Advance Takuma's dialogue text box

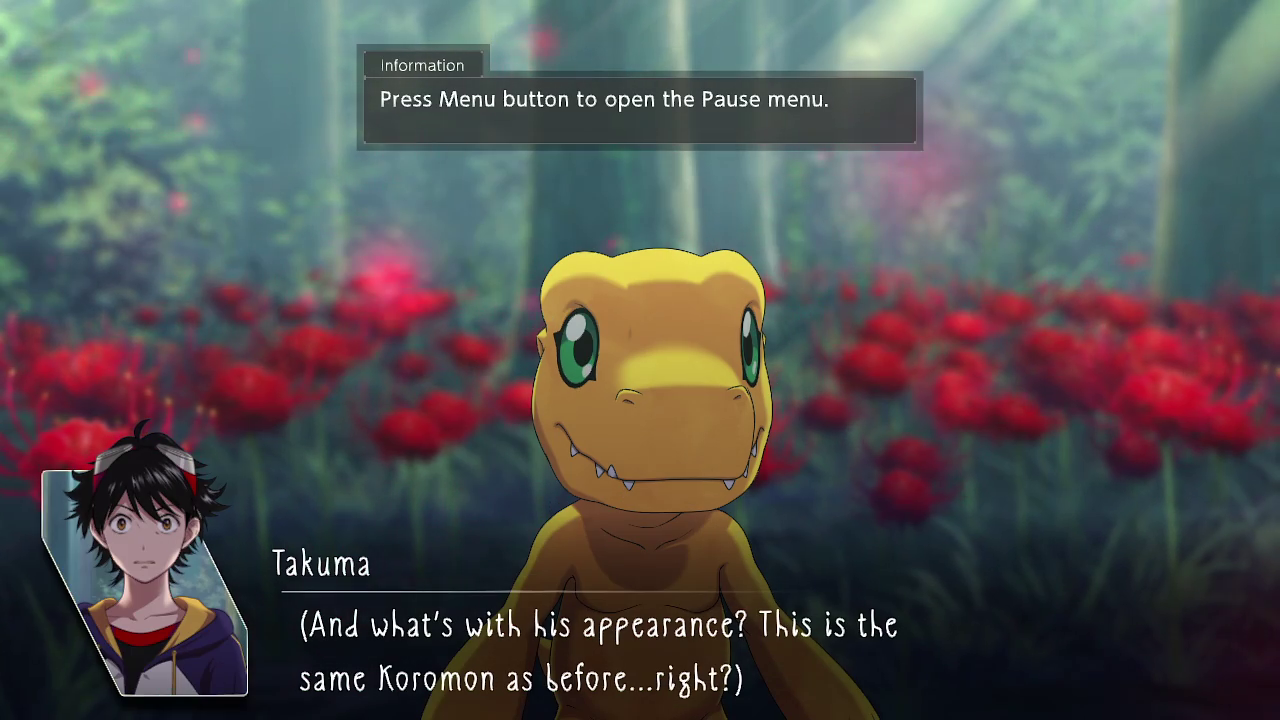coord(598,652)
